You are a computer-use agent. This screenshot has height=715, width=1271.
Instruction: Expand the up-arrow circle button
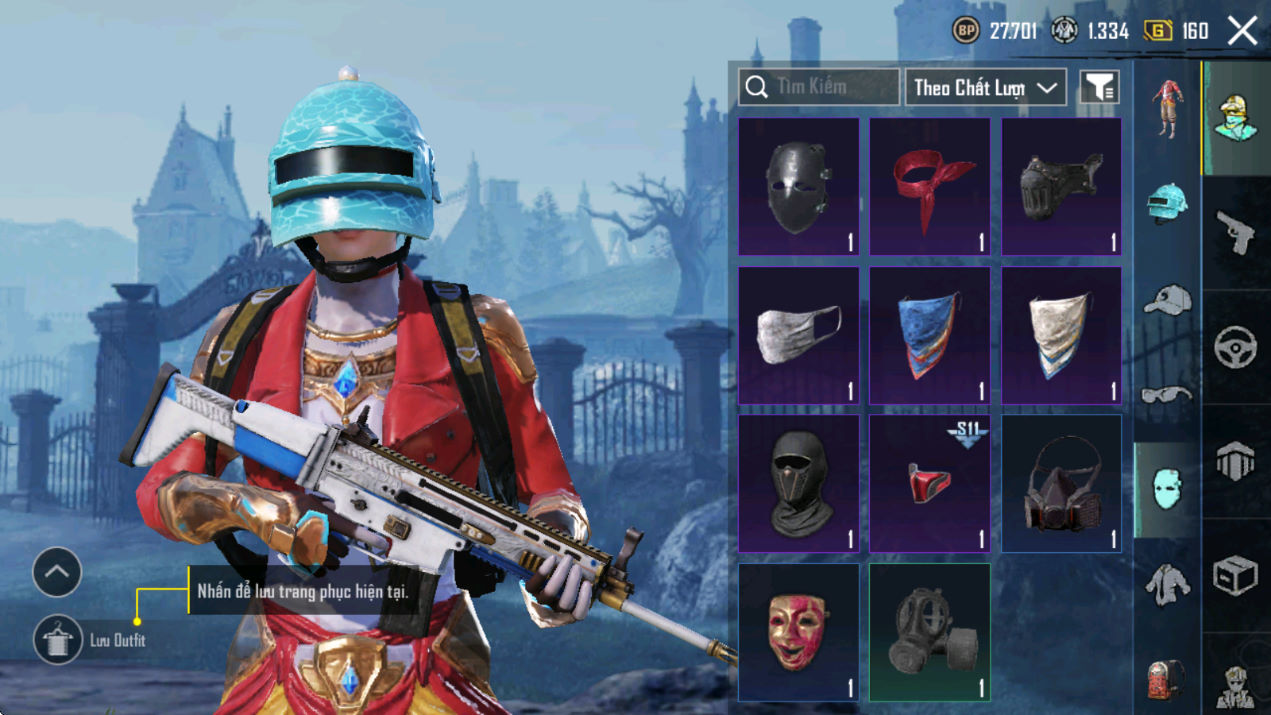coord(57,573)
